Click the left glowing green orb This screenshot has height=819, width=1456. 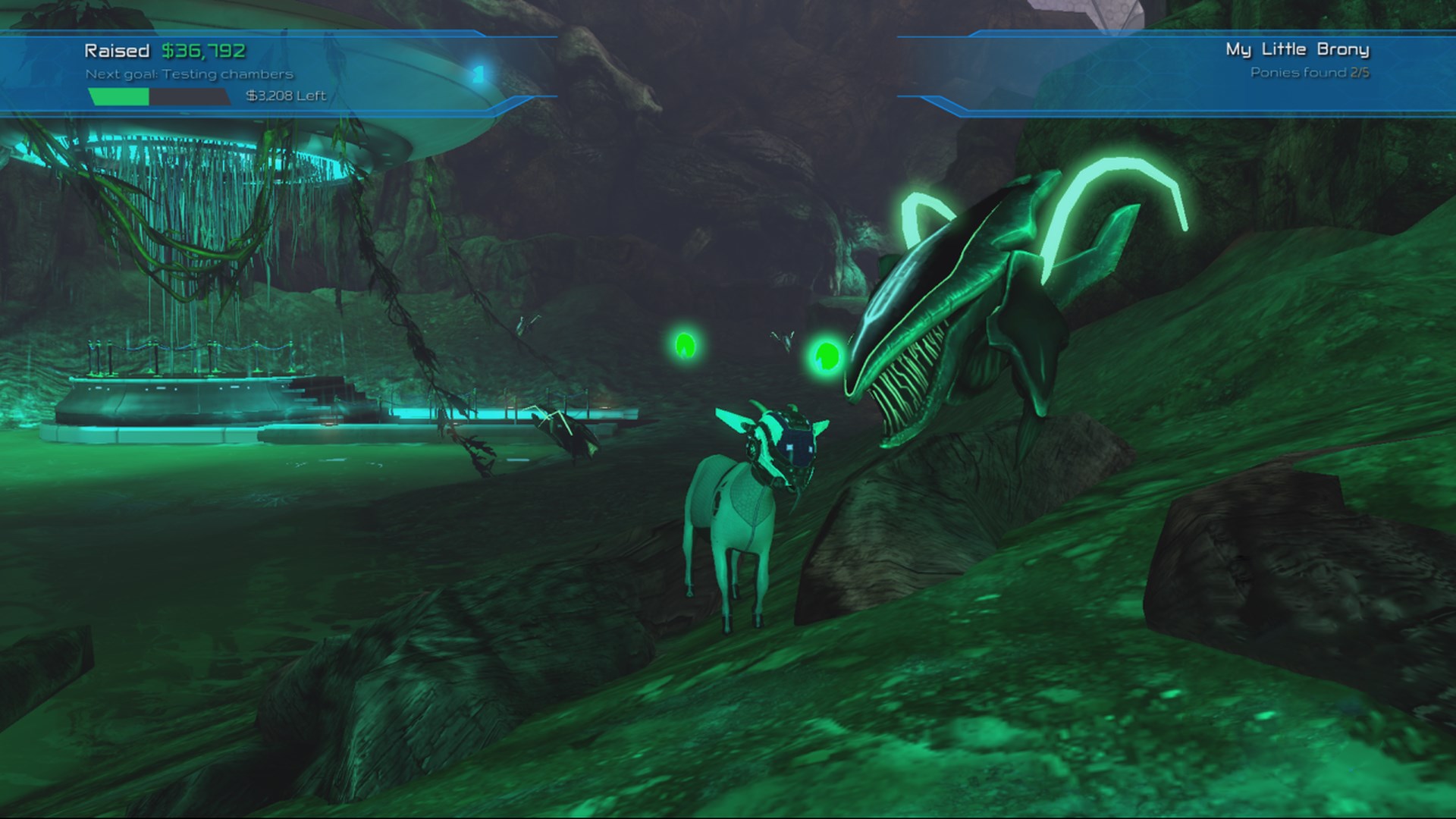tap(686, 347)
